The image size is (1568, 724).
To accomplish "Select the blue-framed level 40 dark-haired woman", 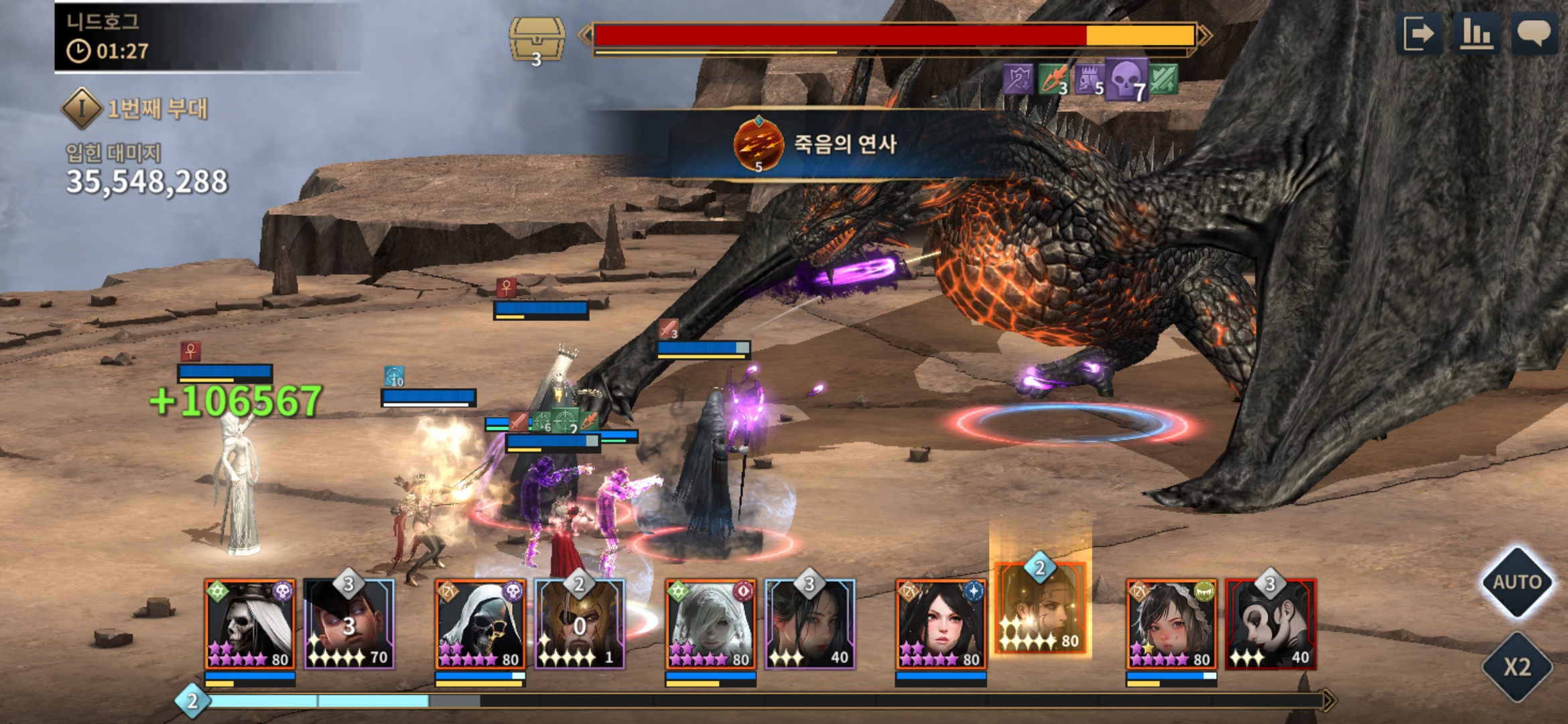I will (810, 624).
